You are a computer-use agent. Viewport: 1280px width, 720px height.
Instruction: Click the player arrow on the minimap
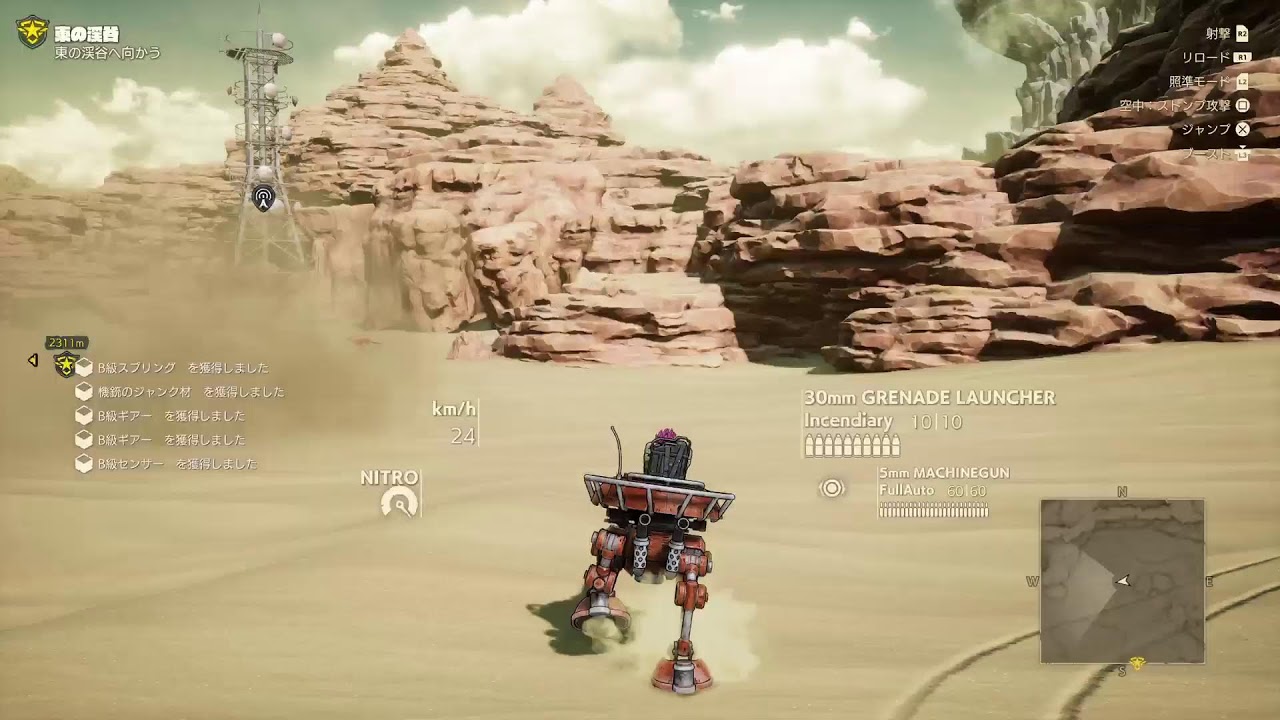pyautogui.click(x=1123, y=578)
